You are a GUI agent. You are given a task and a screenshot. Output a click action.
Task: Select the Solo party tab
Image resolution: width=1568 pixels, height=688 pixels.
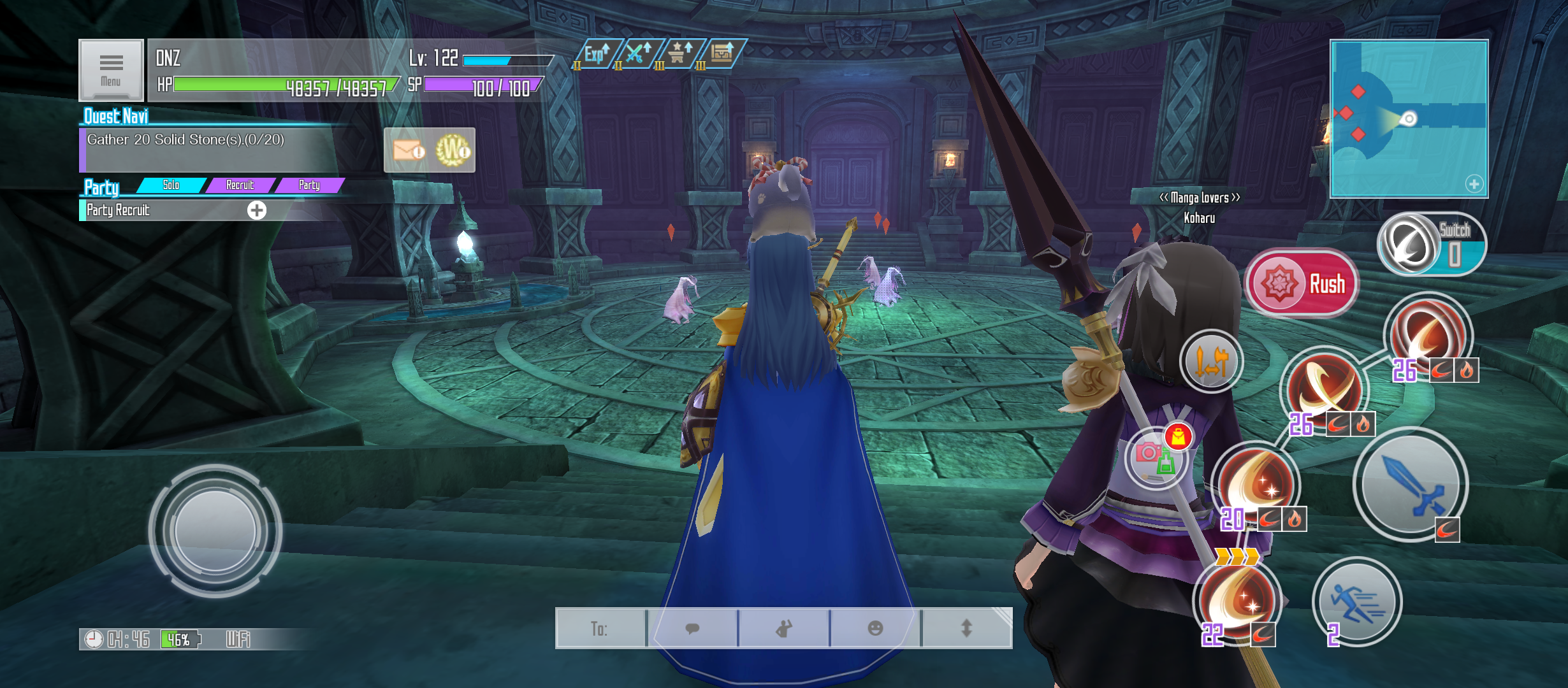point(171,185)
